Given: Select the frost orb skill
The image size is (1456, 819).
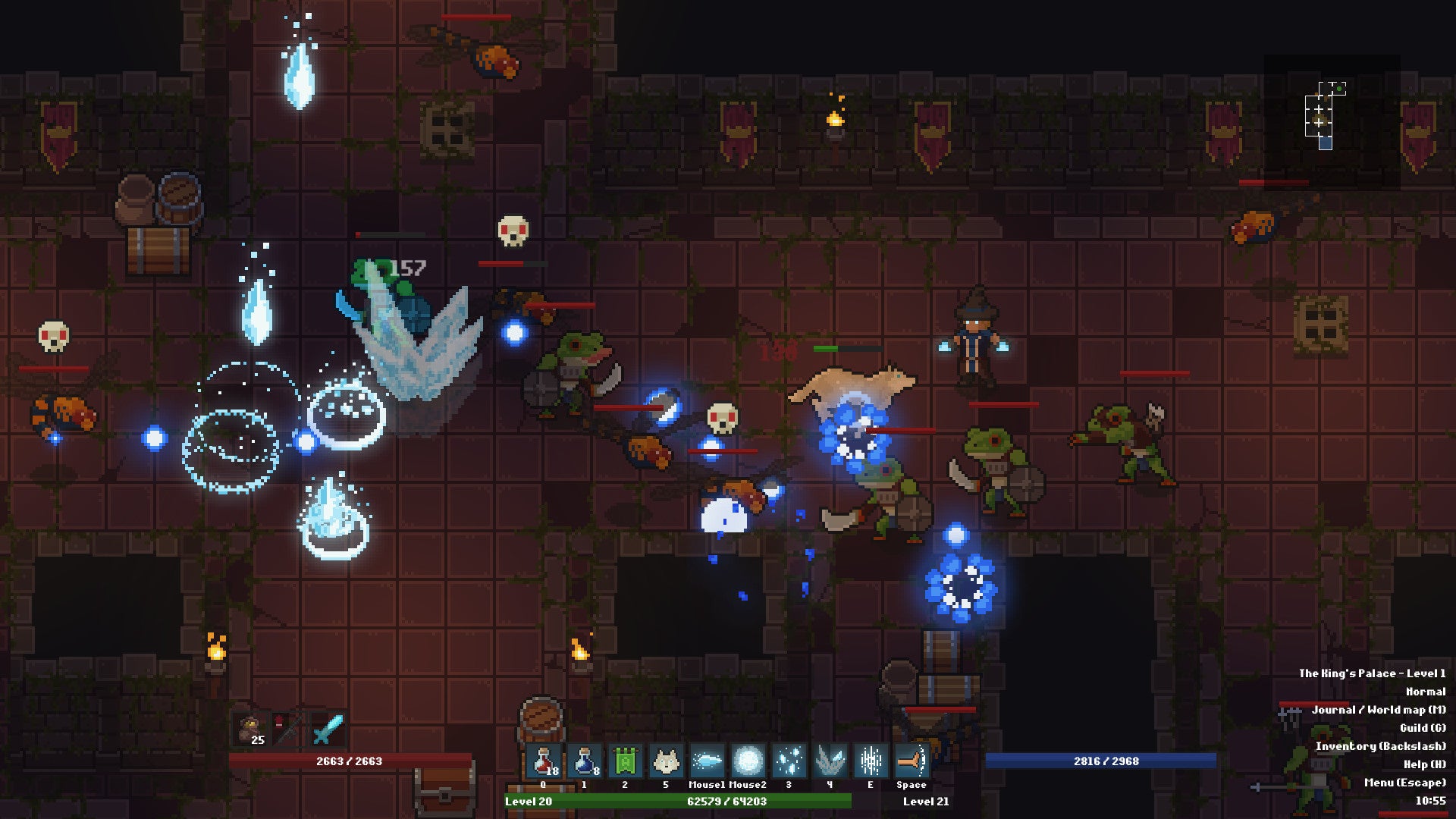Looking at the screenshot, I should [x=748, y=761].
